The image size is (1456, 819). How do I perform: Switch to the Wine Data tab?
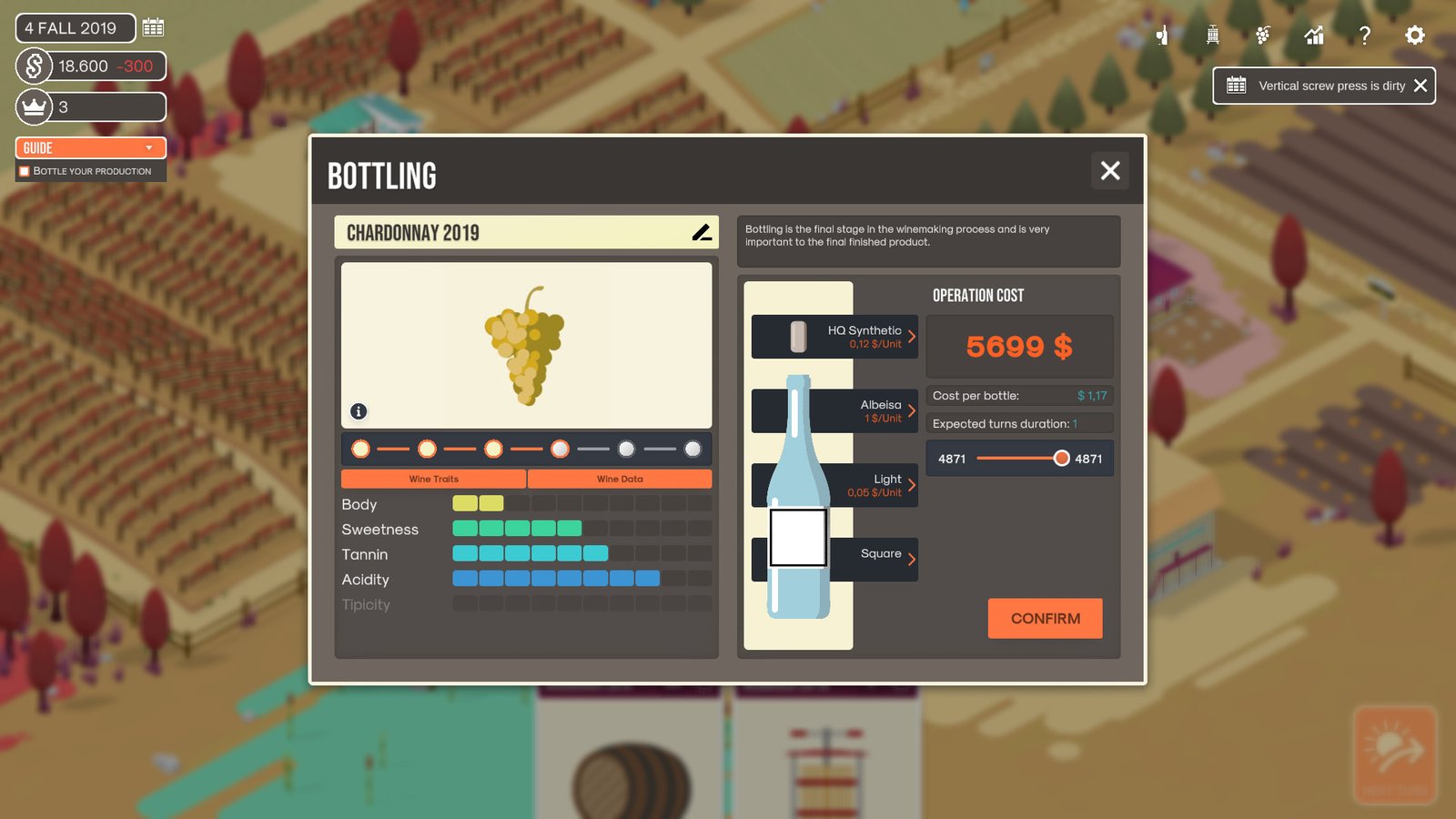[620, 479]
